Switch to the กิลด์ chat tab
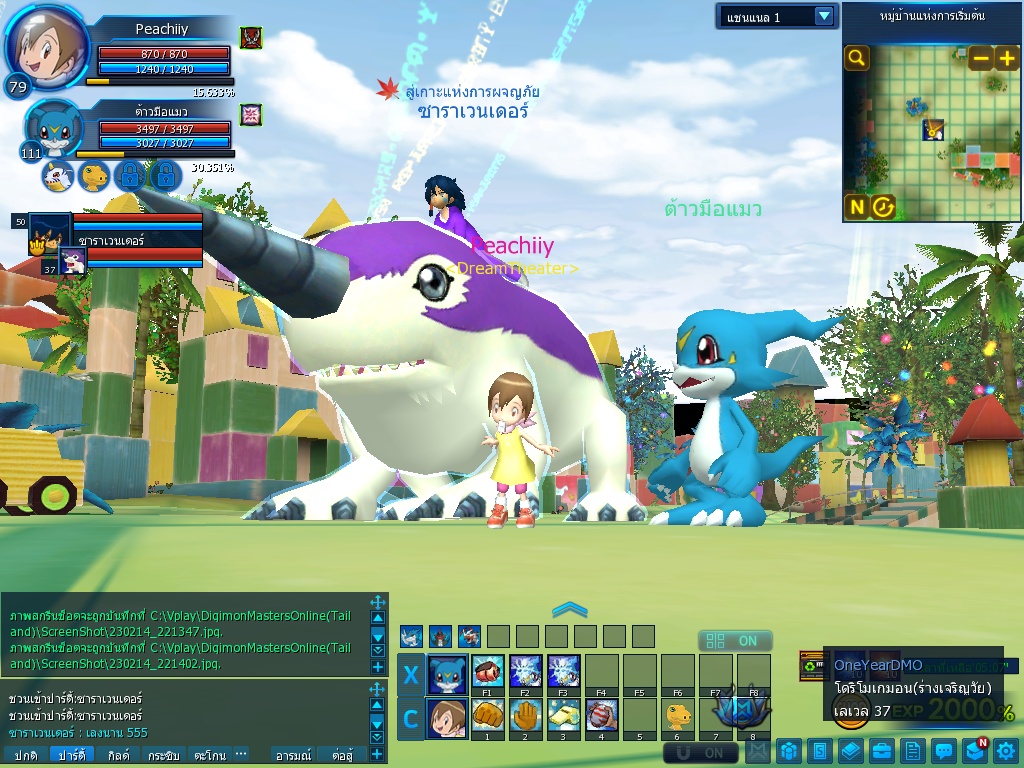Image resolution: width=1024 pixels, height=768 pixels. 118,755
